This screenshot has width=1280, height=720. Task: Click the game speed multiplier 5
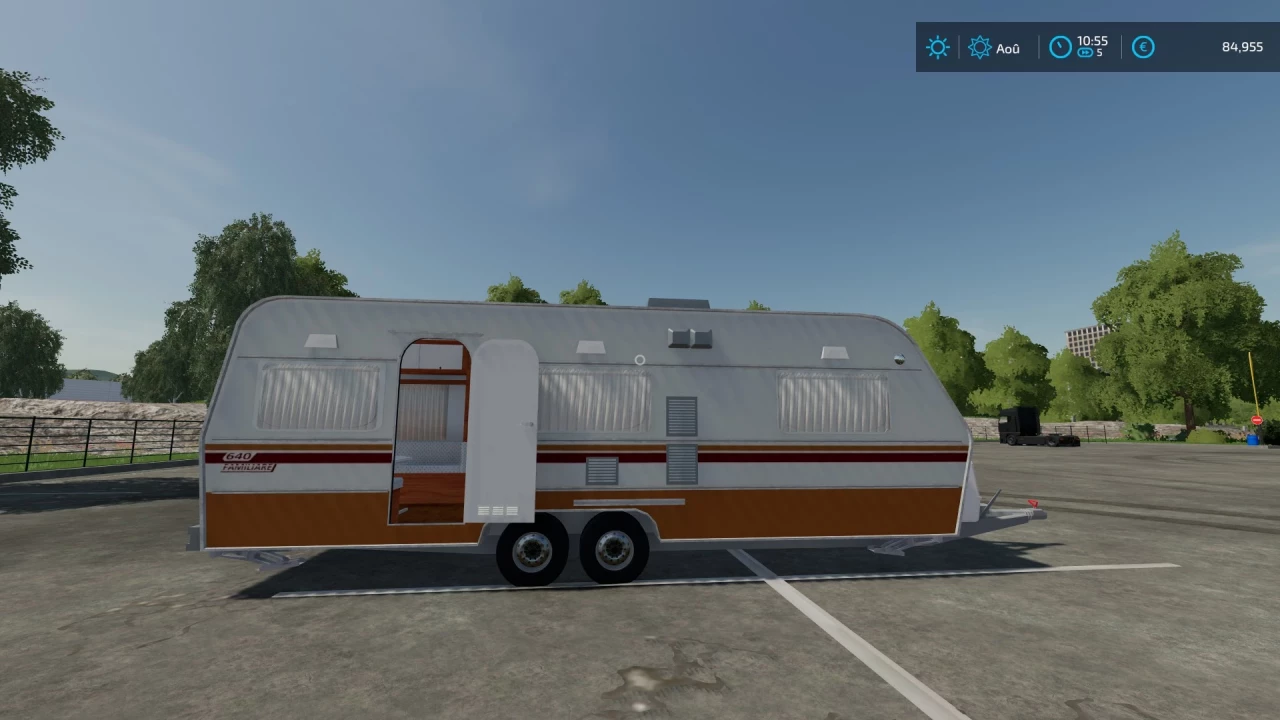point(1101,54)
